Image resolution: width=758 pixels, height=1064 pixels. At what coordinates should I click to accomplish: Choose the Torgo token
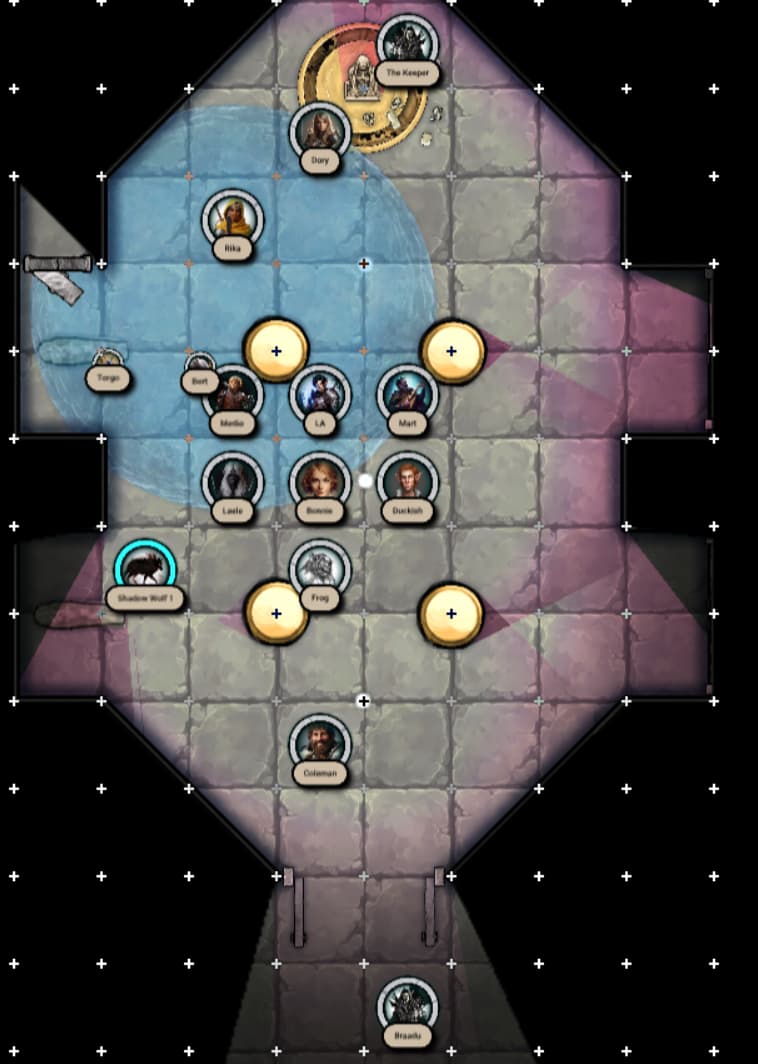(107, 358)
